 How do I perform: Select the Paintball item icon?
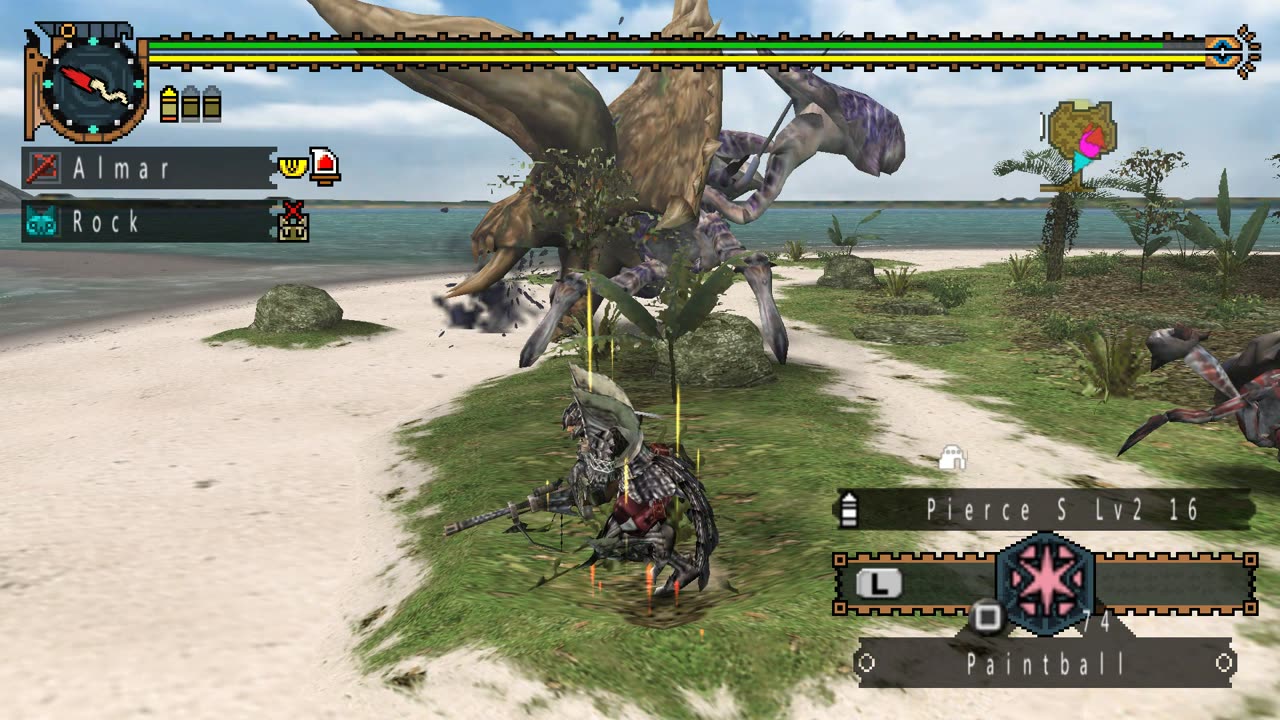pos(1045,585)
